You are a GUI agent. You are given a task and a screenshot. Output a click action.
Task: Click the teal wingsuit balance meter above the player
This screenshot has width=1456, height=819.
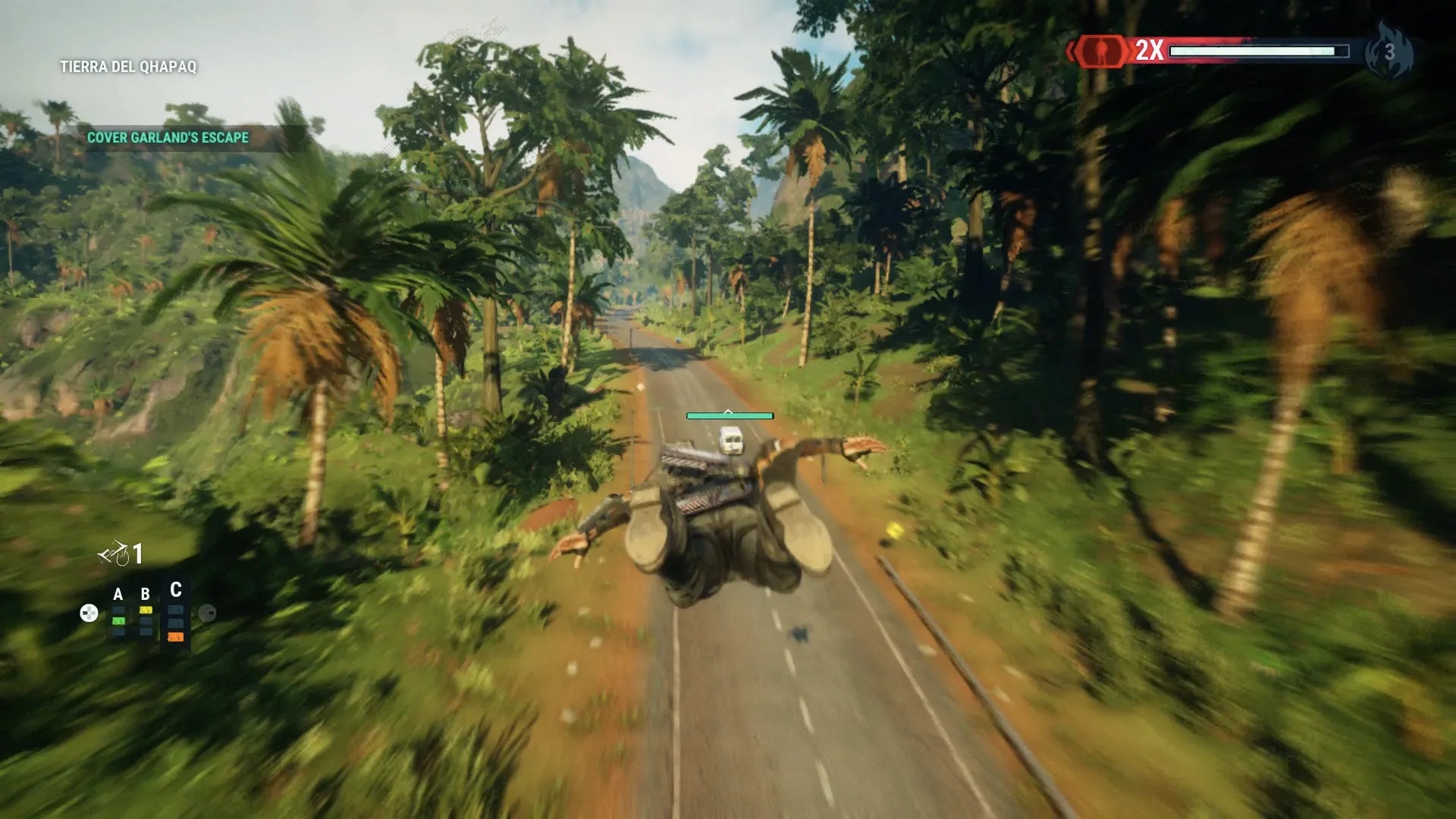pyautogui.click(x=729, y=416)
